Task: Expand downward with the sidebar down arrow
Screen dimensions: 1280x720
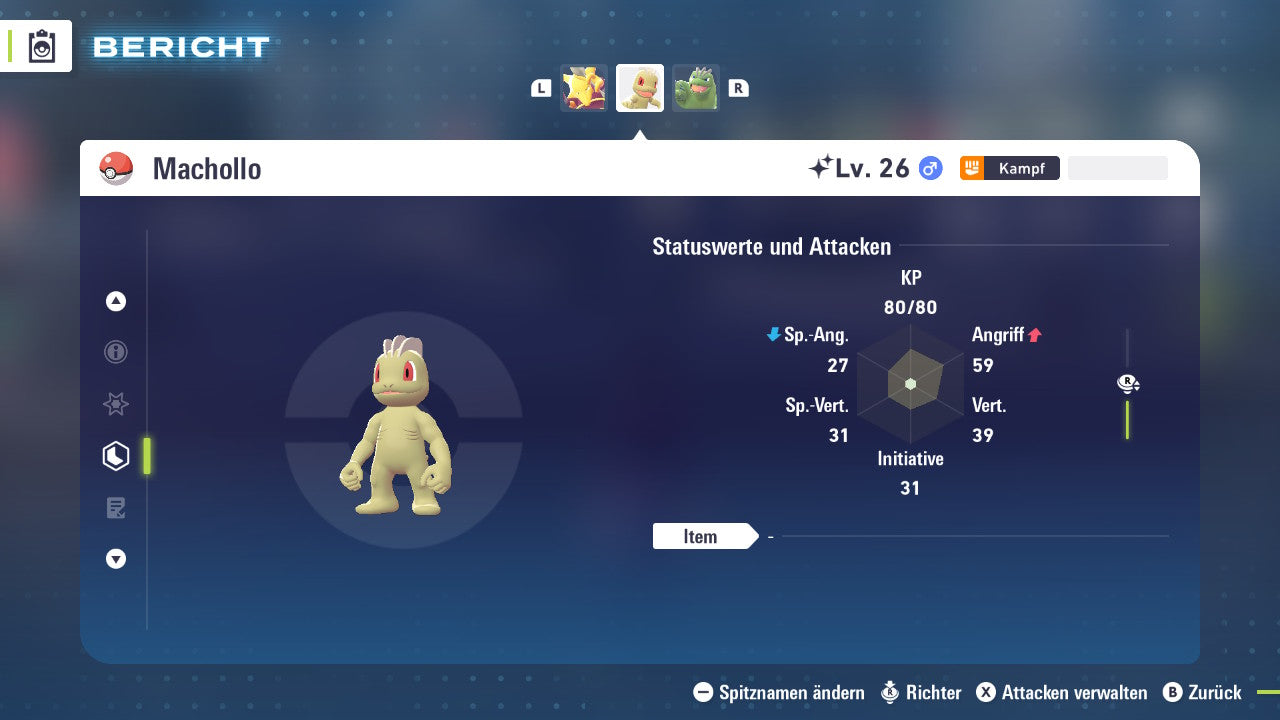Action: pos(115,559)
